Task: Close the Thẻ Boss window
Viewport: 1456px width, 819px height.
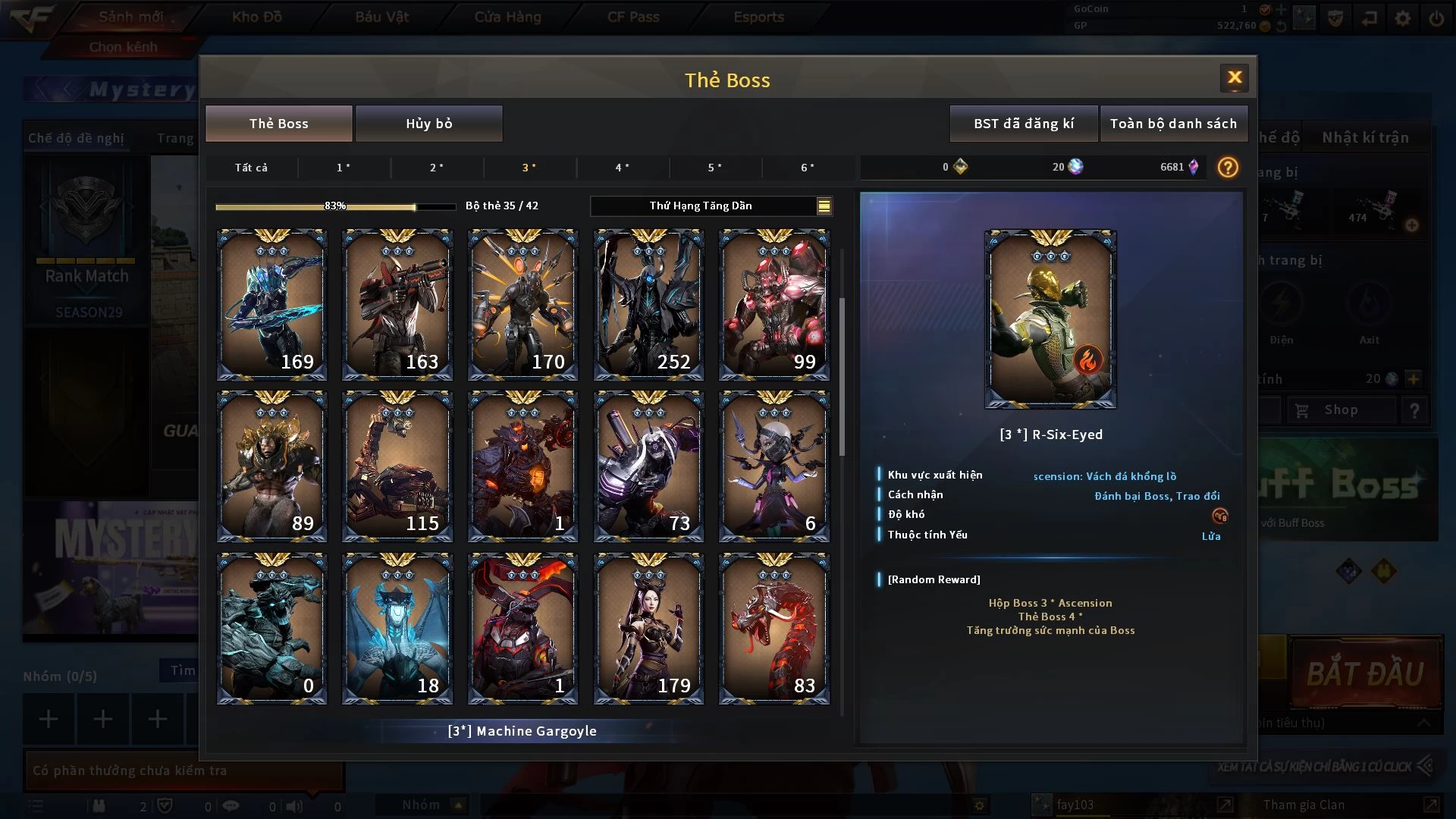Action: click(x=1234, y=77)
